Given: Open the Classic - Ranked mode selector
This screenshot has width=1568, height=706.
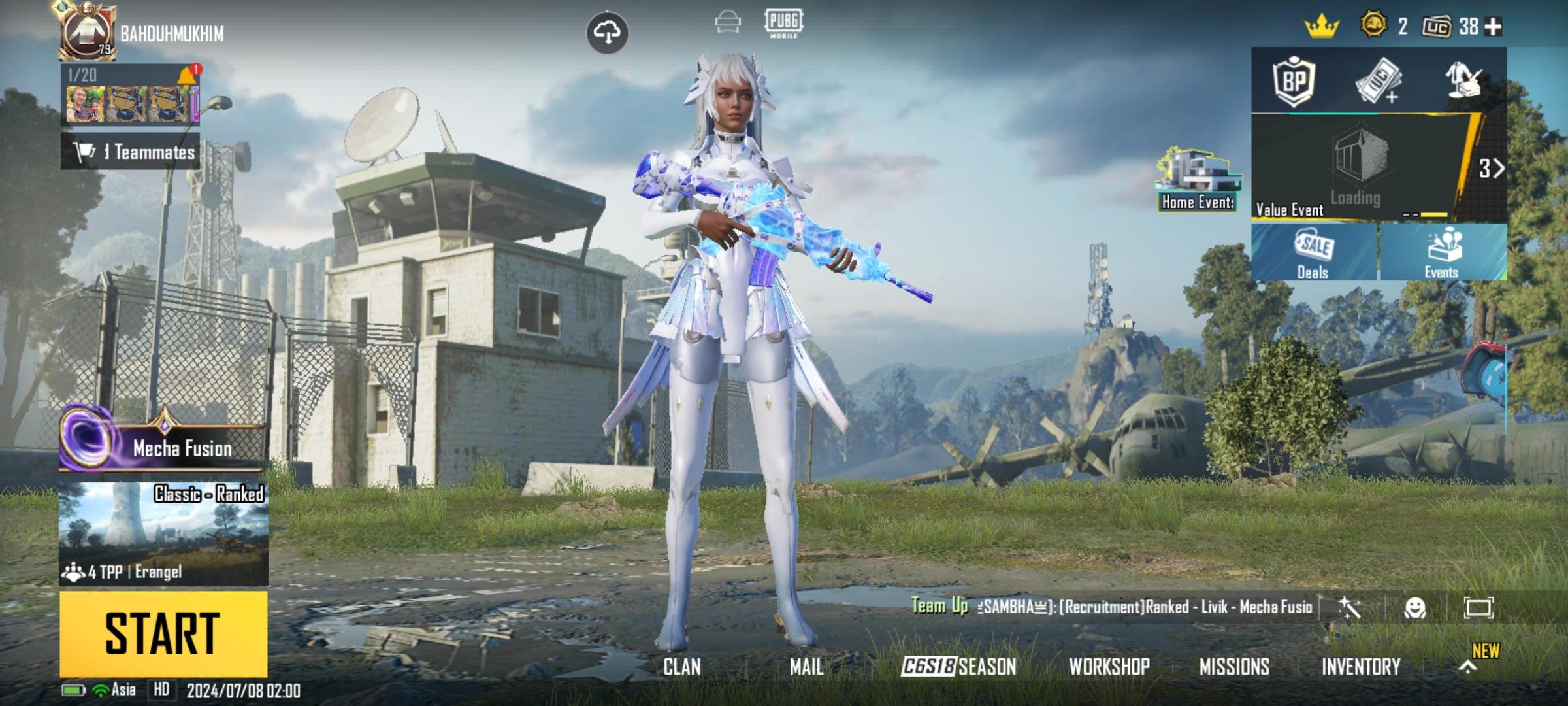Looking at the screenshot, I should [163, 534].
